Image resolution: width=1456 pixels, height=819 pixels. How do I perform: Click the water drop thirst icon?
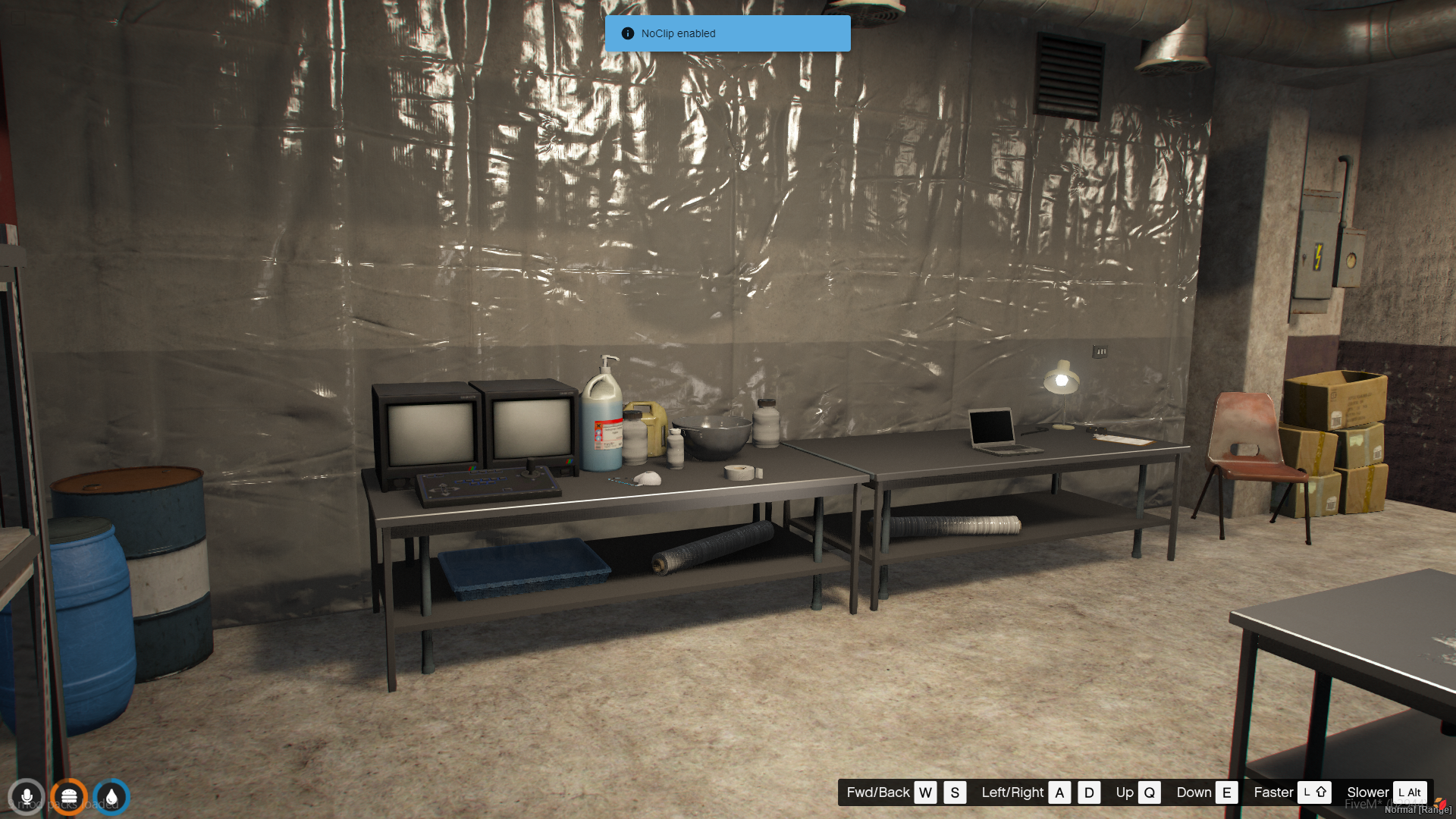pos(111,797)
